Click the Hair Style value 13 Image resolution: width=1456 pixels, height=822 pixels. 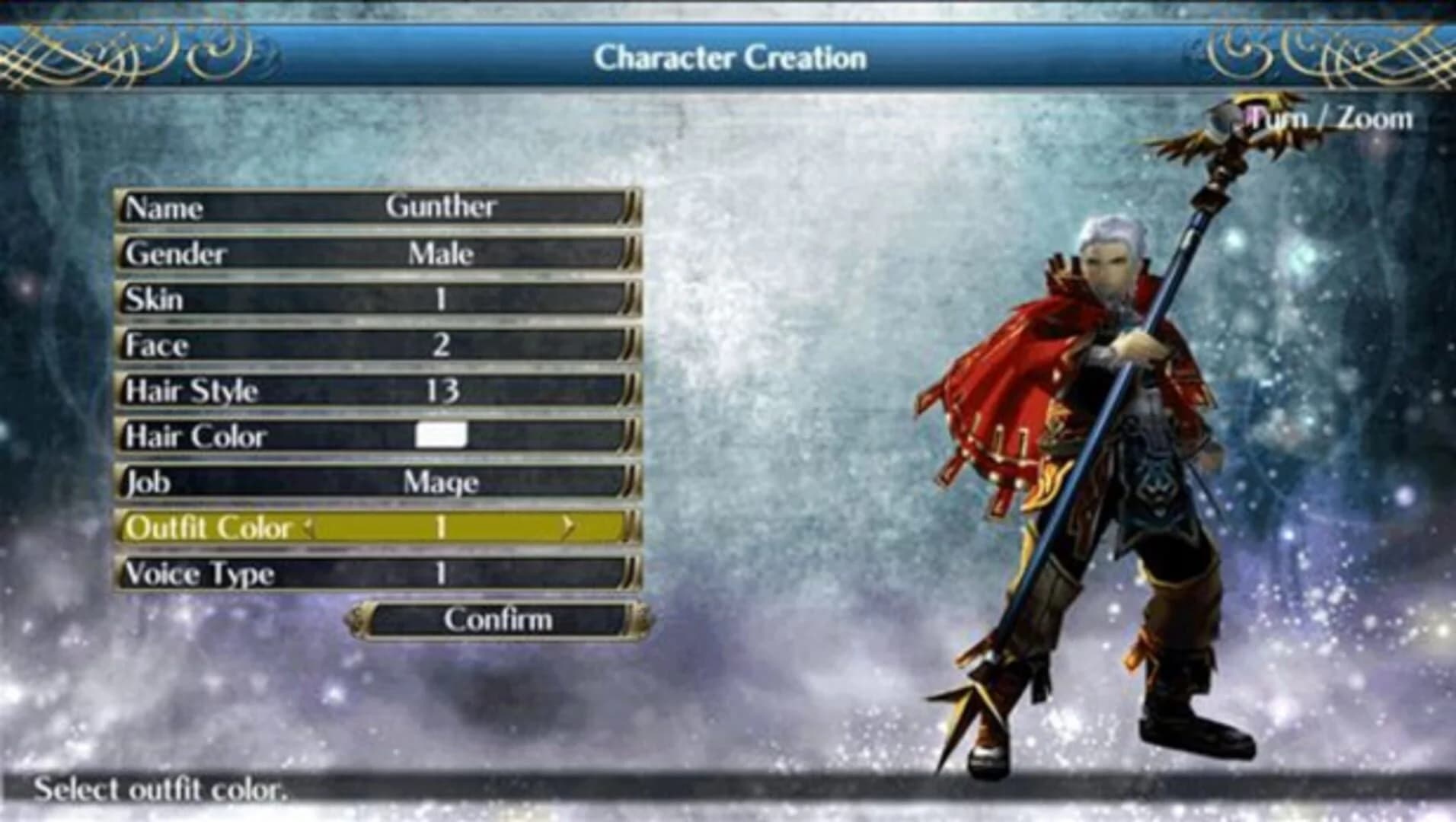click(x=444, y=390)
